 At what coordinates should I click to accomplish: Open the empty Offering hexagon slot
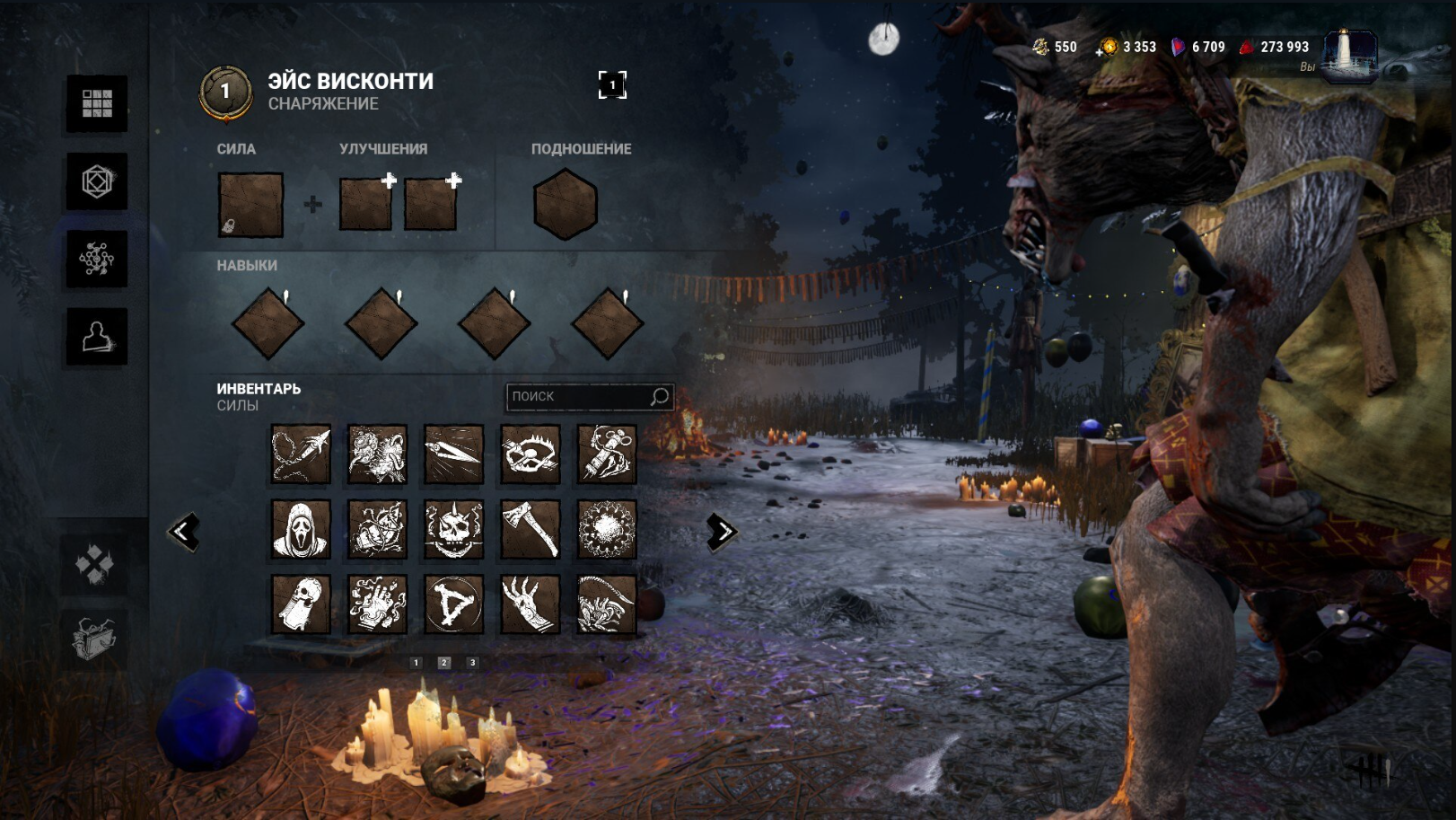pyautogui.click(x=565, y=205)
